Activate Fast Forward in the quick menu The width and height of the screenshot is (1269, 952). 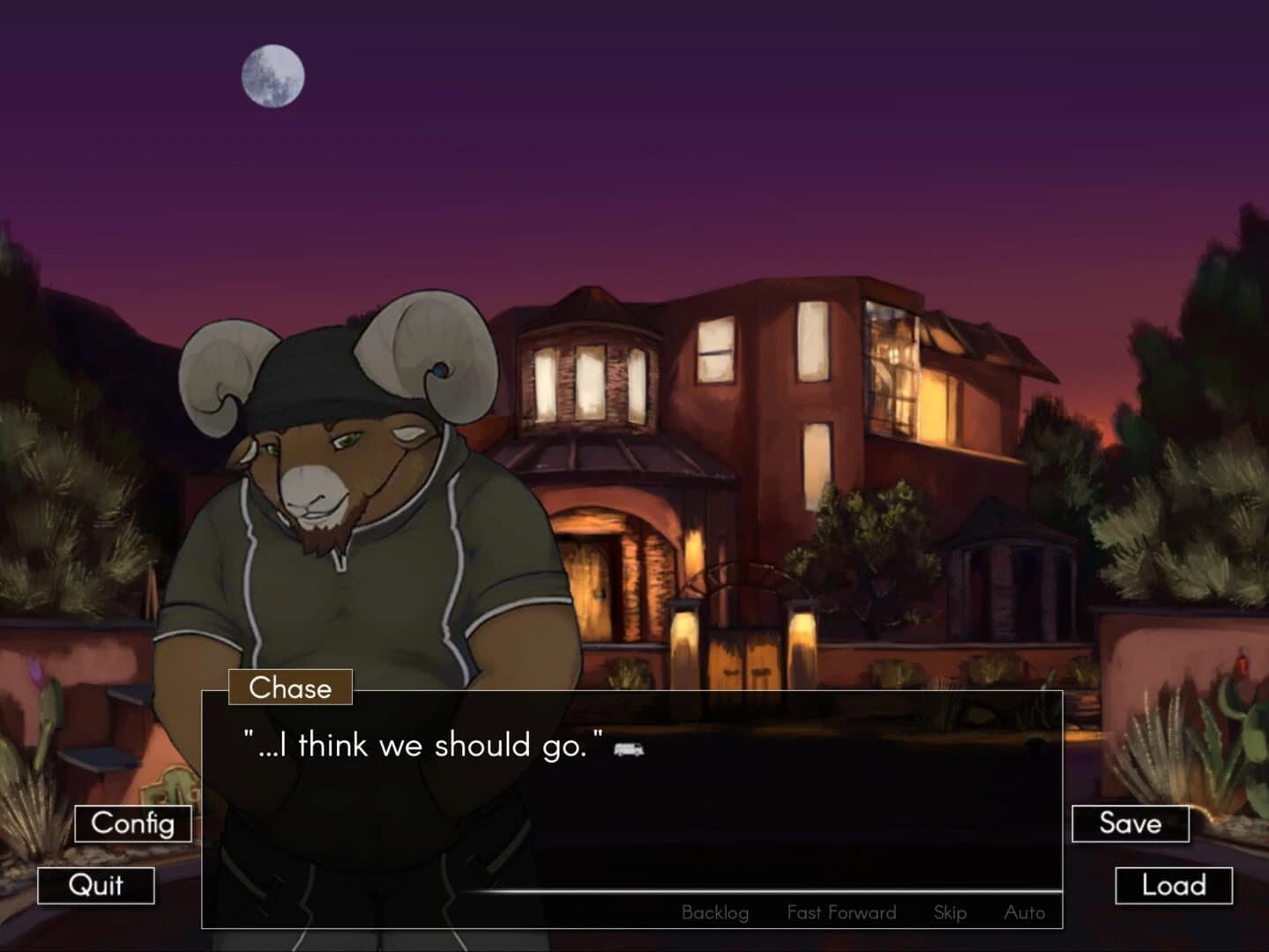(x=841, y=912)
